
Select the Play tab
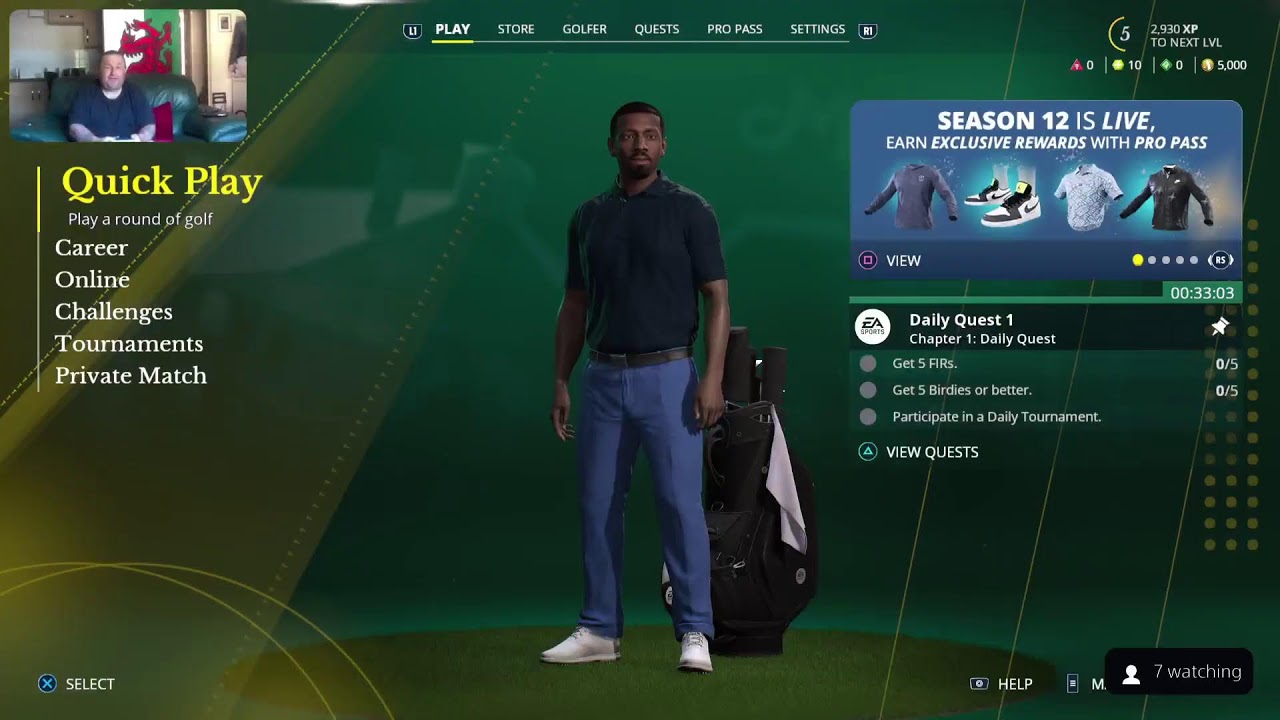click(452, 29)
